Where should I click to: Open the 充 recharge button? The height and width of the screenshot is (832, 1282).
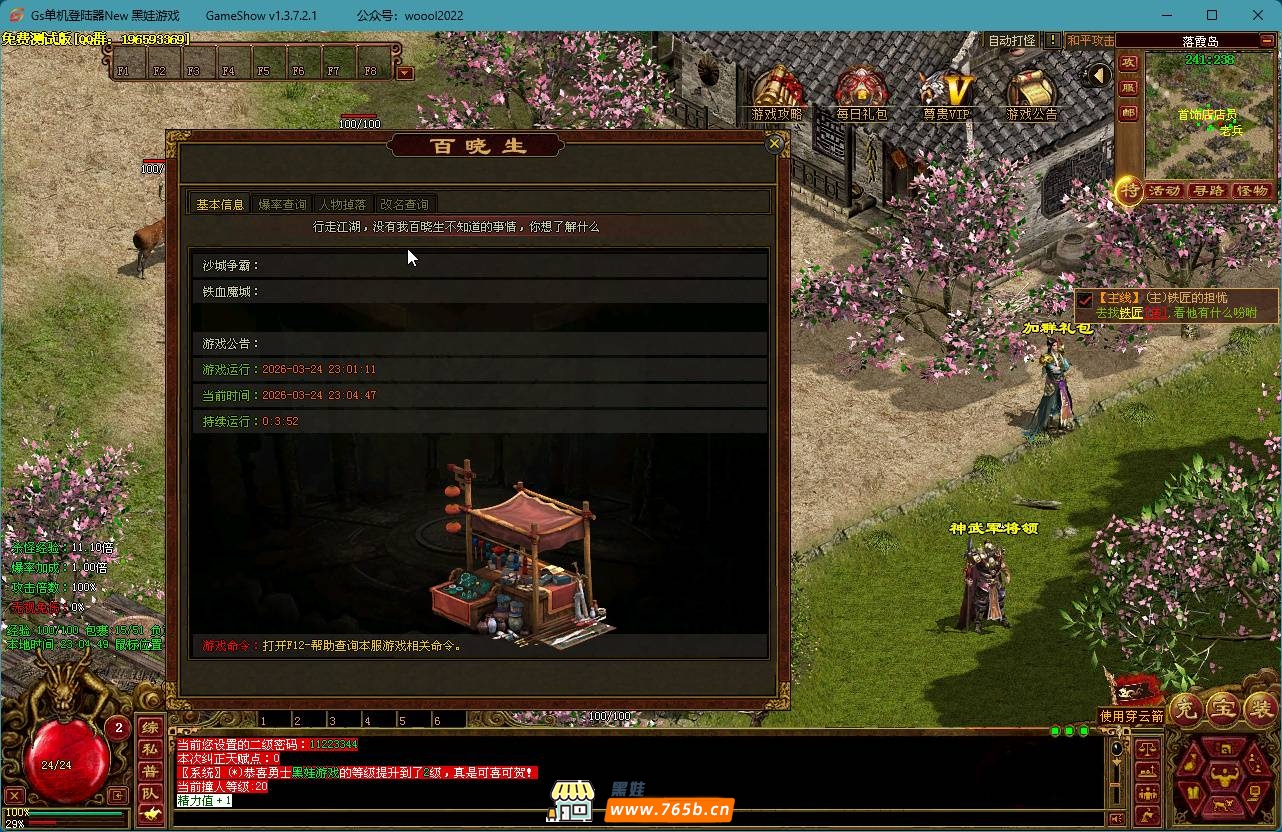(1187, 709)
